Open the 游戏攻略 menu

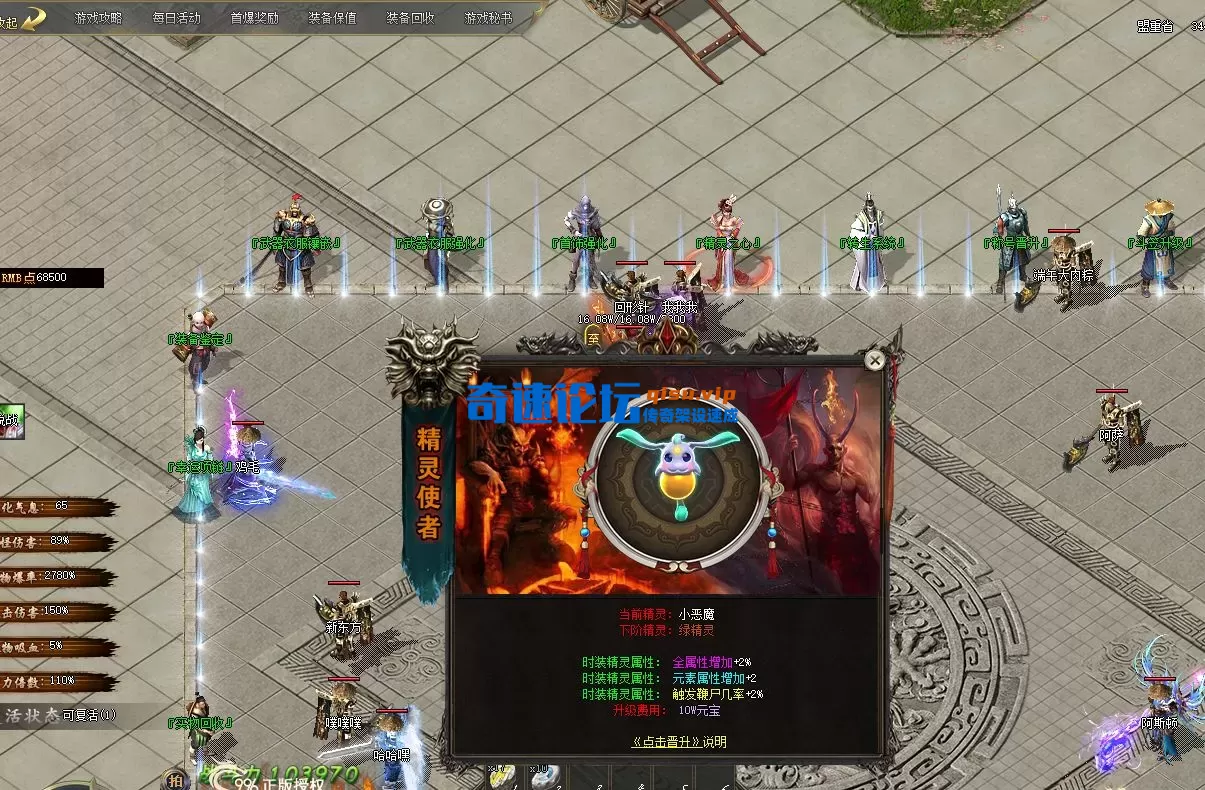98,18
